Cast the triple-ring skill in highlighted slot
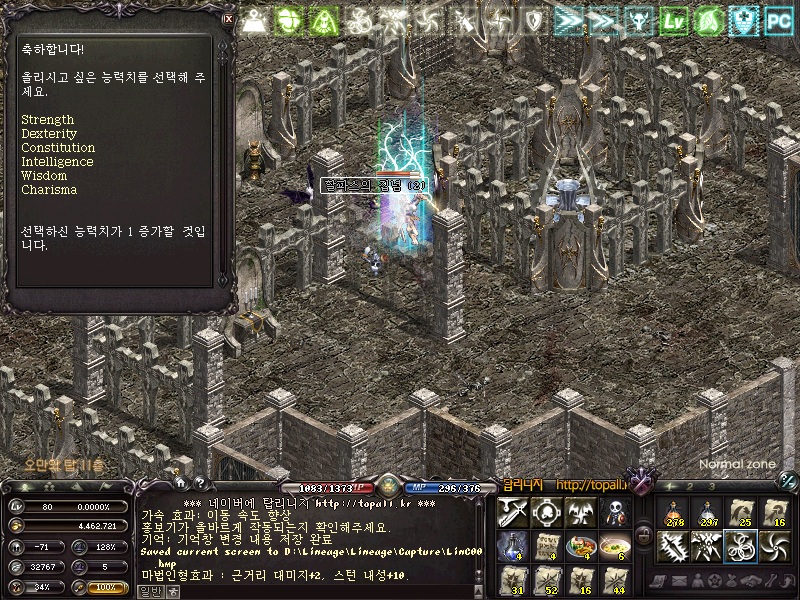This screenshot has width=800, height=600. click(741, 546)
